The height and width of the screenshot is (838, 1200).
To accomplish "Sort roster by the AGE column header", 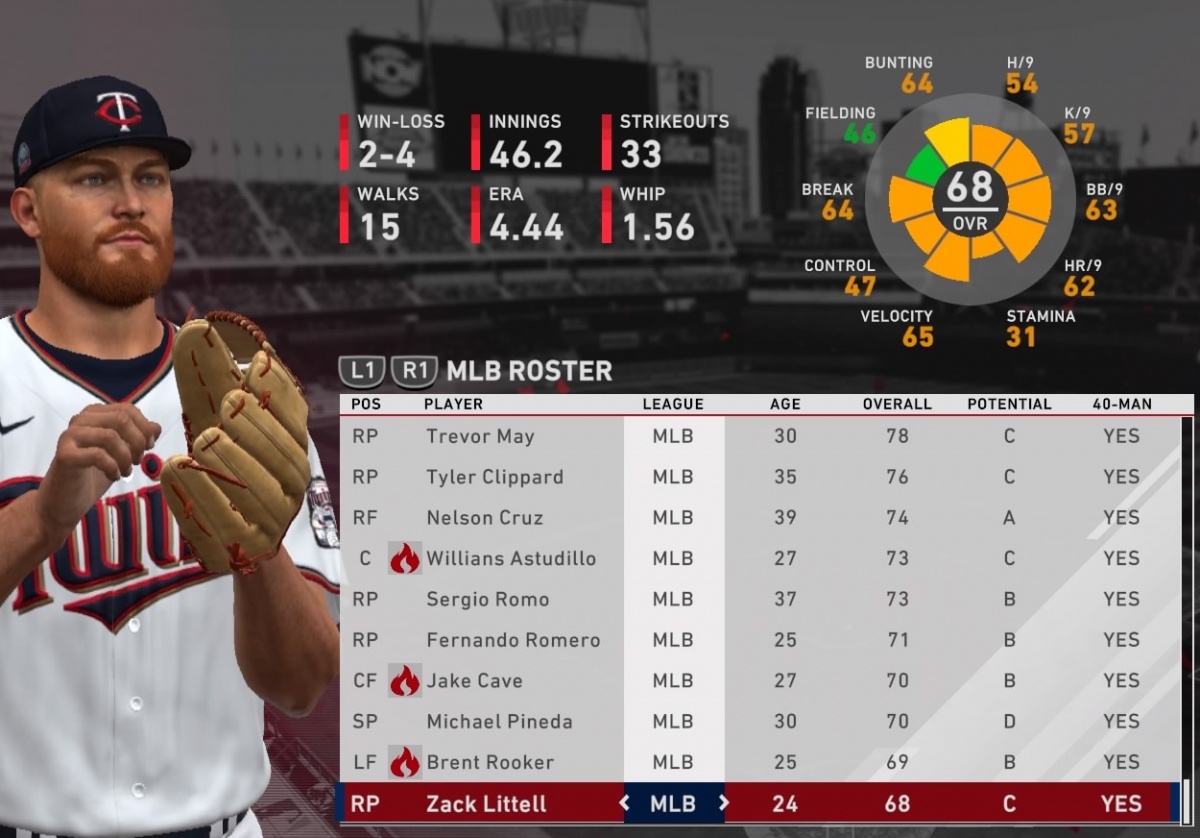I will (x=785, y=405).
